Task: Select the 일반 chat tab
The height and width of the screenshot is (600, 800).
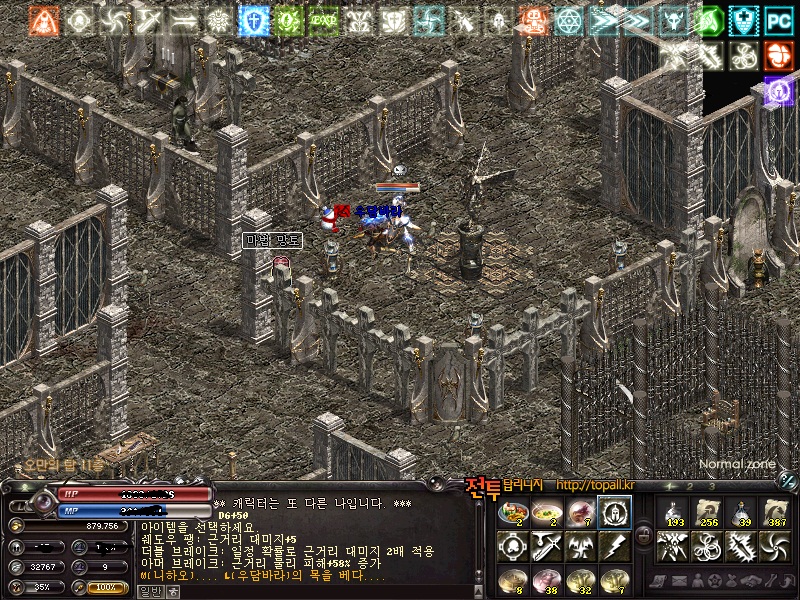Action: tap(148, 591)
